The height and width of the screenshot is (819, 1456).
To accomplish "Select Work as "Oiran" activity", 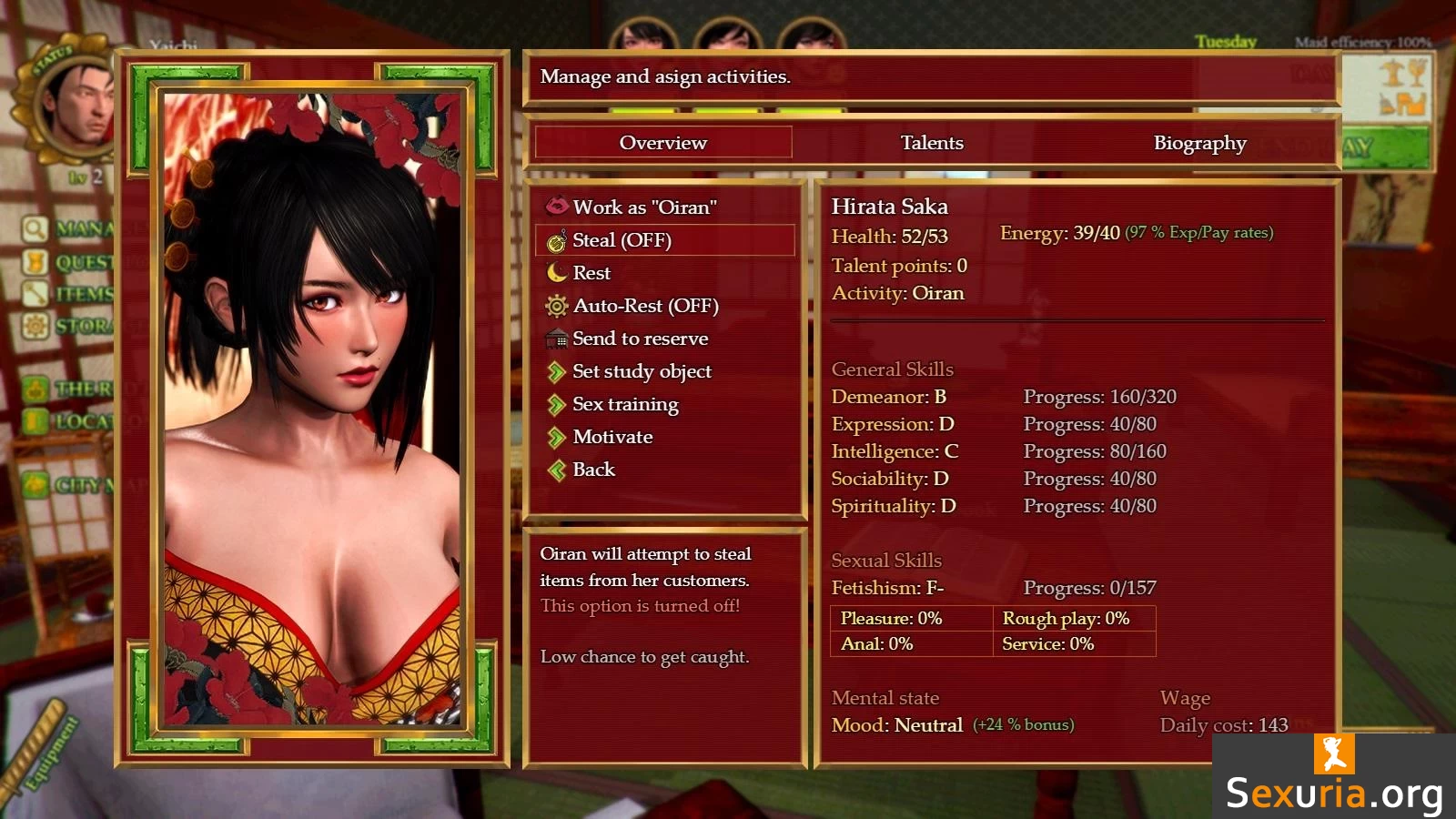I will [x=643, y=207].
